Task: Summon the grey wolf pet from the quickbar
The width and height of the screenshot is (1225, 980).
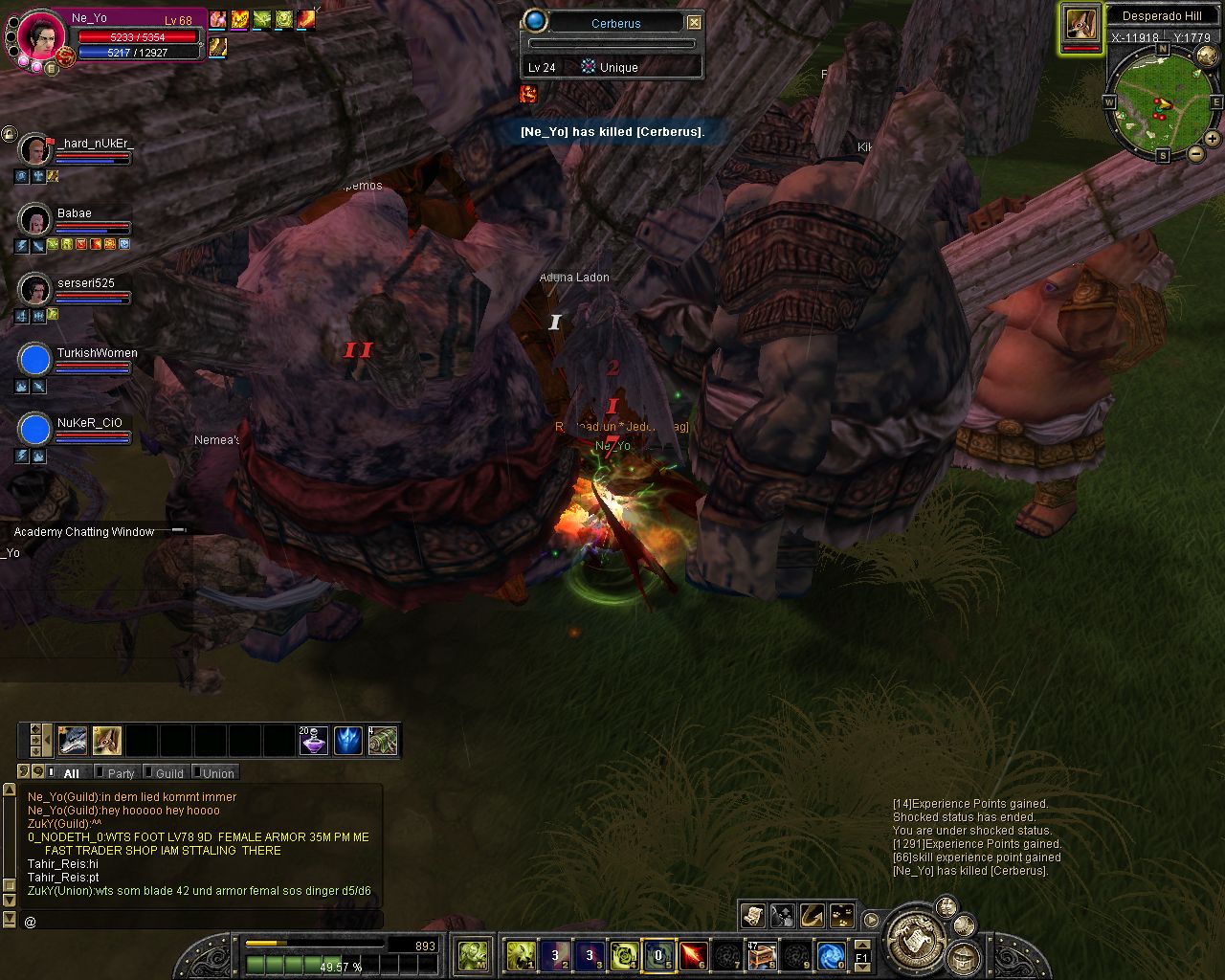Action: [73, 741]
